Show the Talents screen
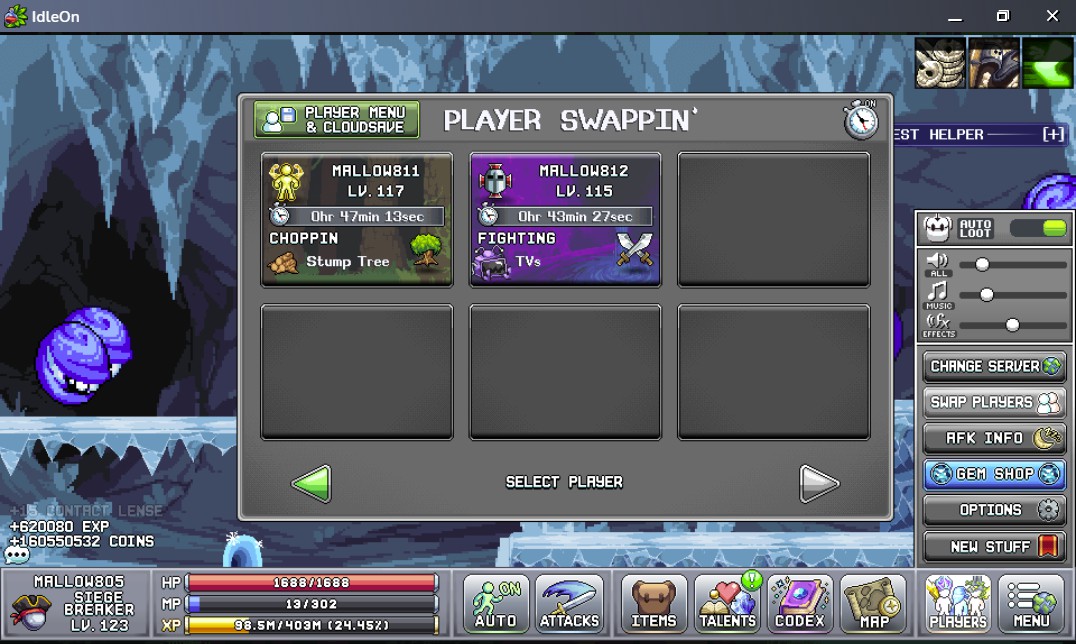The height and width of the screenshot is (644, 1076). click(727, 604)
